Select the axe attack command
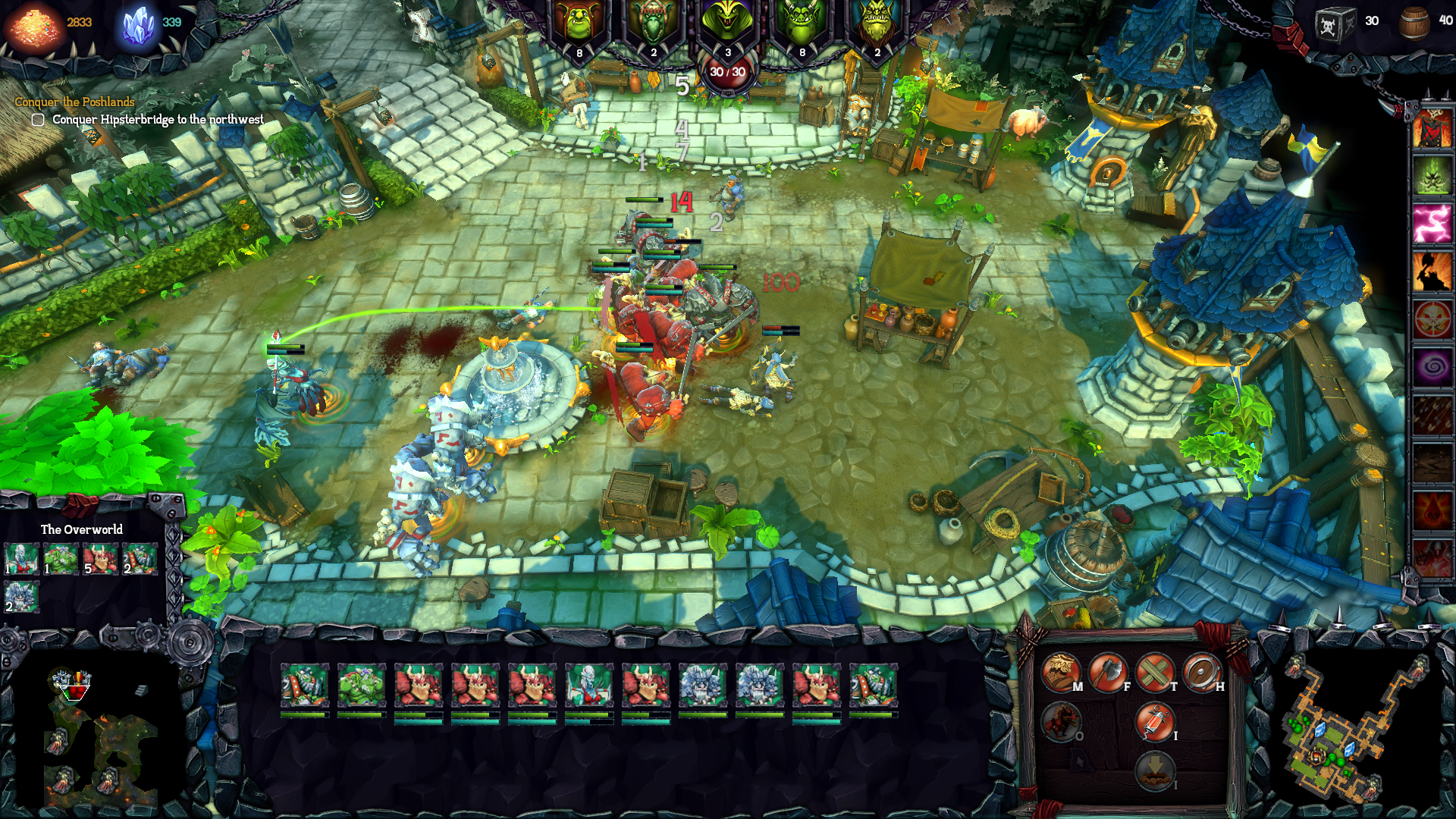1456x819 pixels. (1107, 671)
